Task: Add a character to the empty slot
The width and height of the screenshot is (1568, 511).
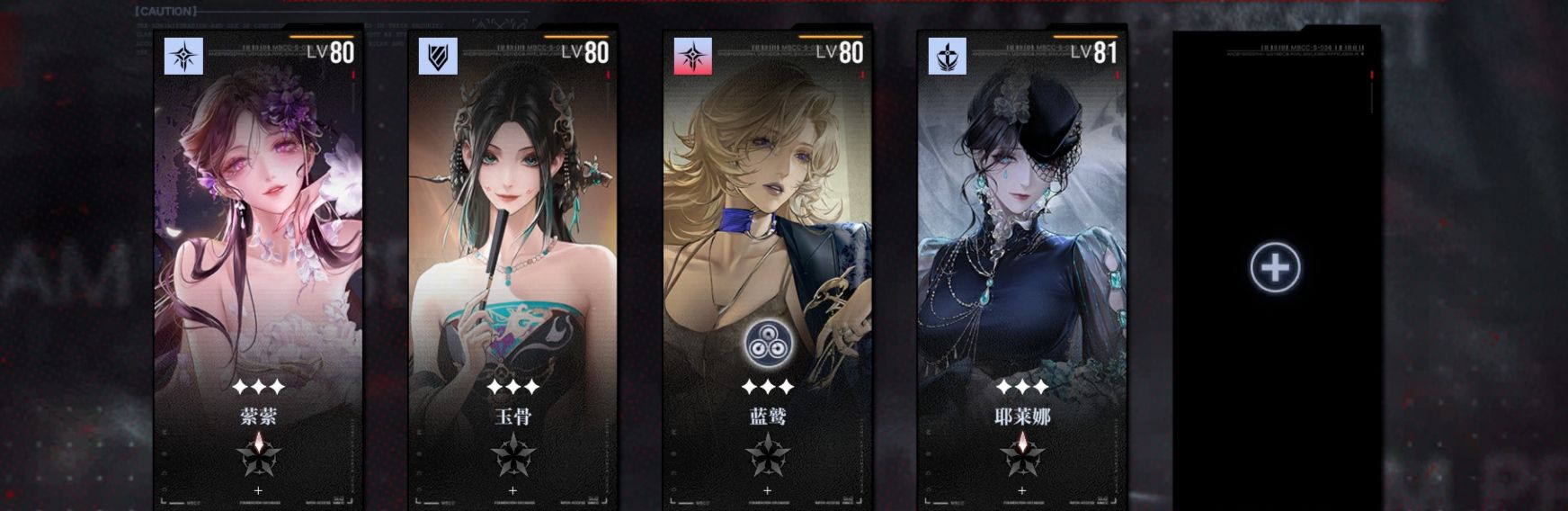Action: [x=1275, y=267]
